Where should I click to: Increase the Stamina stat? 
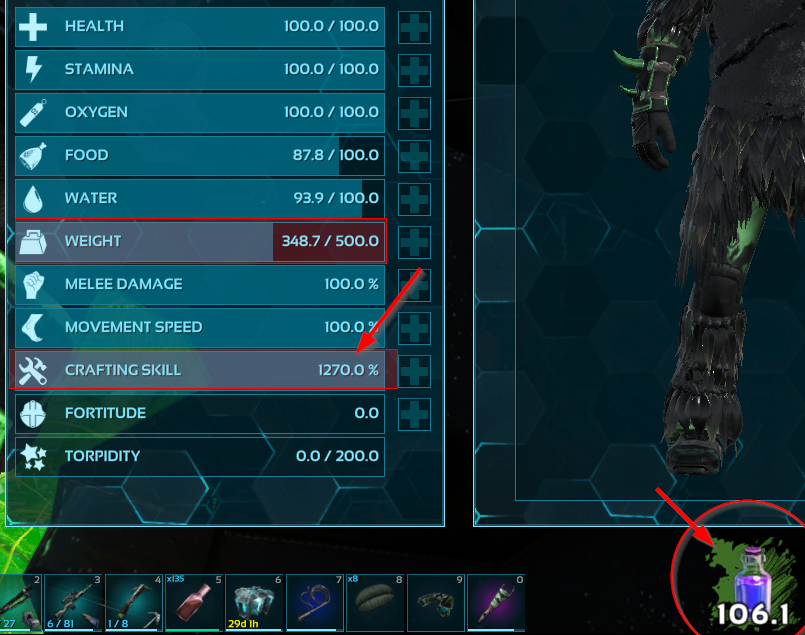click(x=414, y=70)
